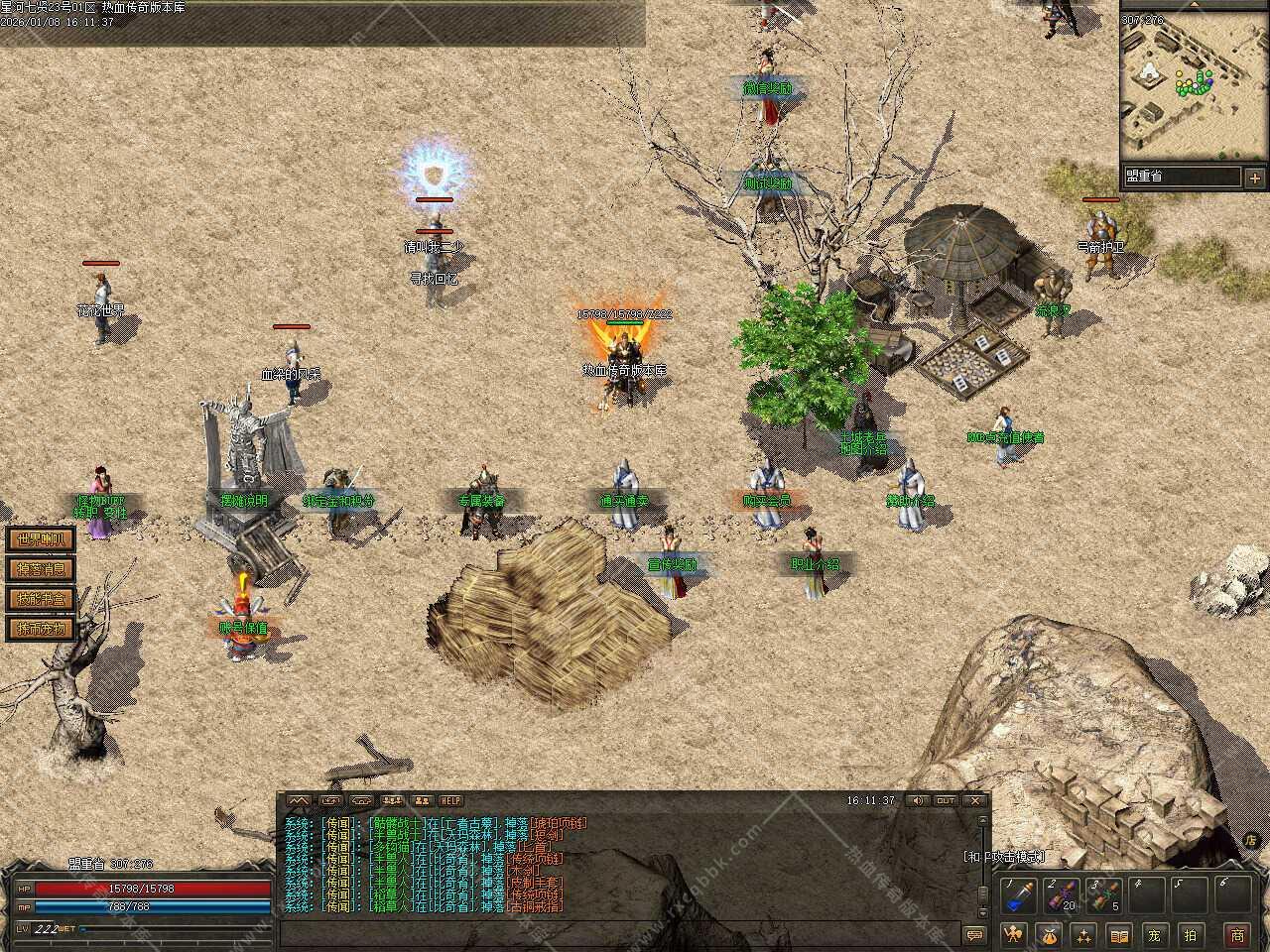The height and width of the screenshot is (952, 1270).
Task: Open the 宠 pet panel
Action: coord(1154,934)
